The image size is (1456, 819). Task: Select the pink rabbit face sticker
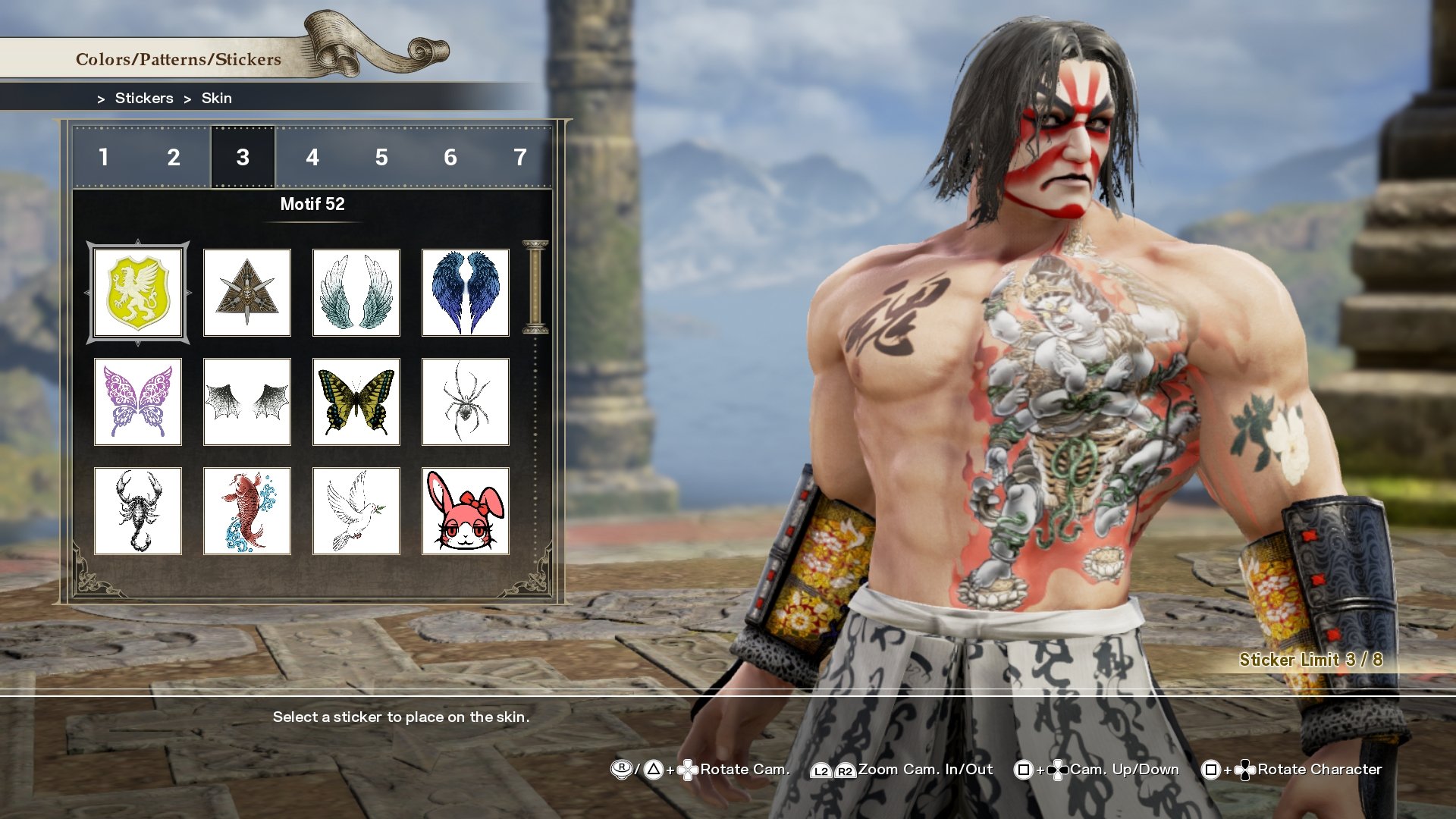[x=465, y=510]
